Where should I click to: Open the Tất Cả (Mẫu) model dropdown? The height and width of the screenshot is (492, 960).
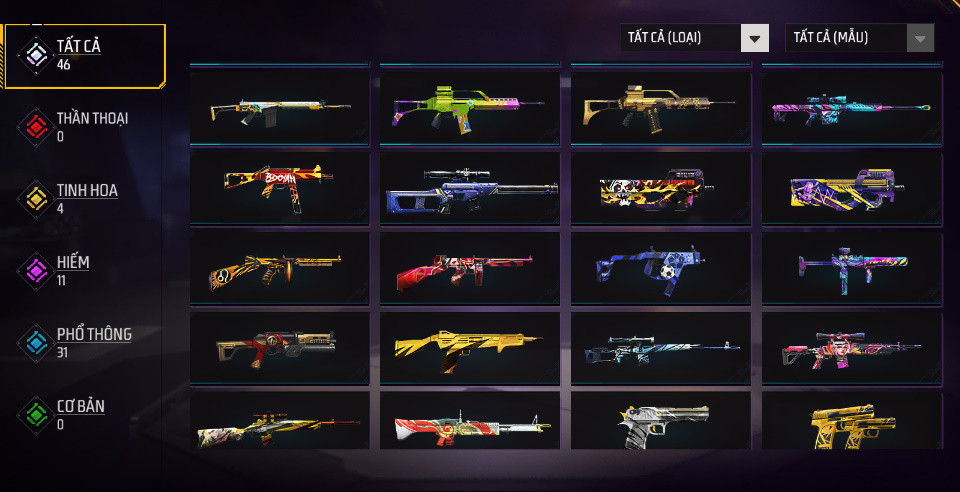(859, 38)
